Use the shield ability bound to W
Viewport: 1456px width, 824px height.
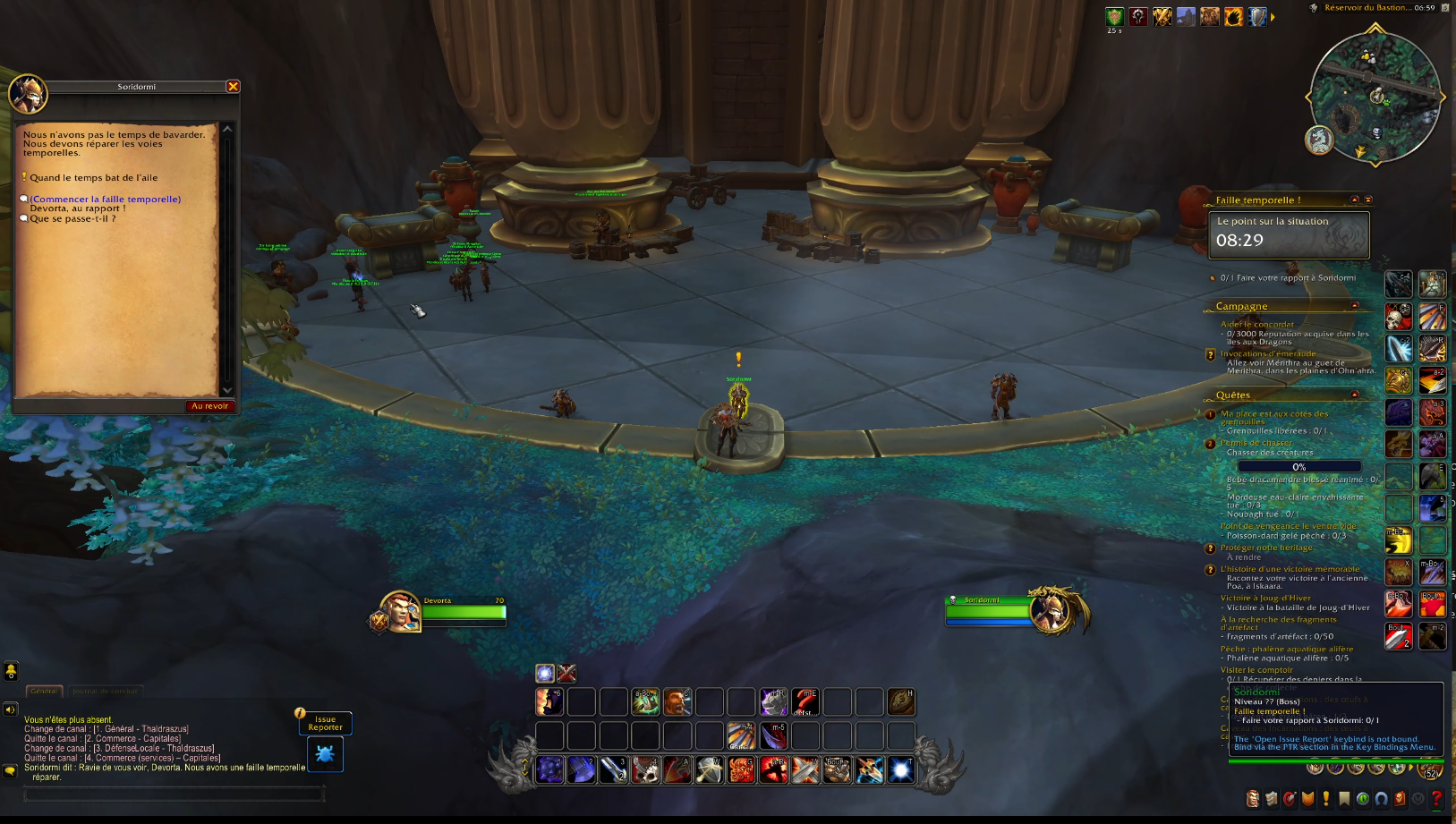pos(710,769)
